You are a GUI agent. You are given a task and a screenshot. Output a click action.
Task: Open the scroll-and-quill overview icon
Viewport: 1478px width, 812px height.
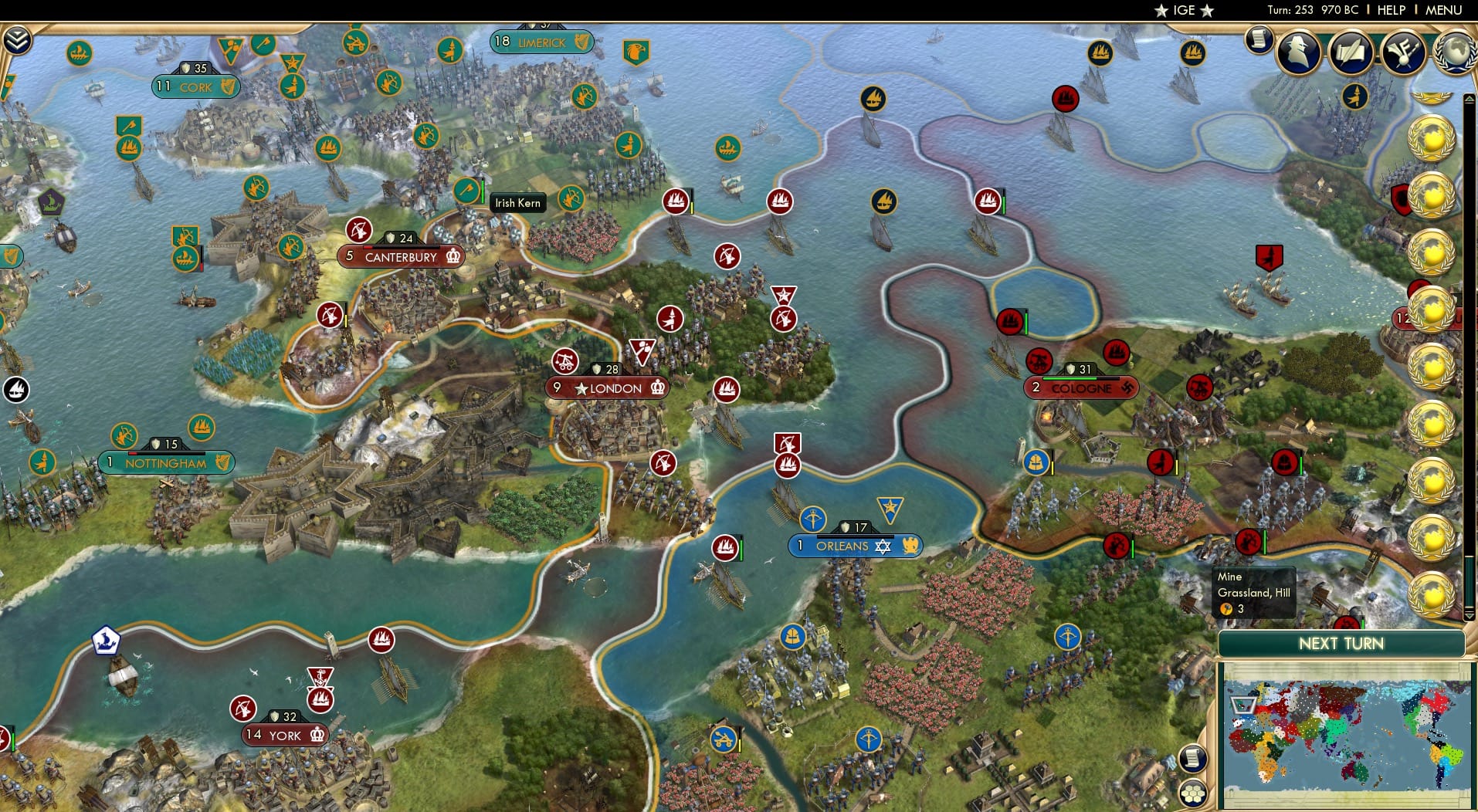[x=1351, y=52]
